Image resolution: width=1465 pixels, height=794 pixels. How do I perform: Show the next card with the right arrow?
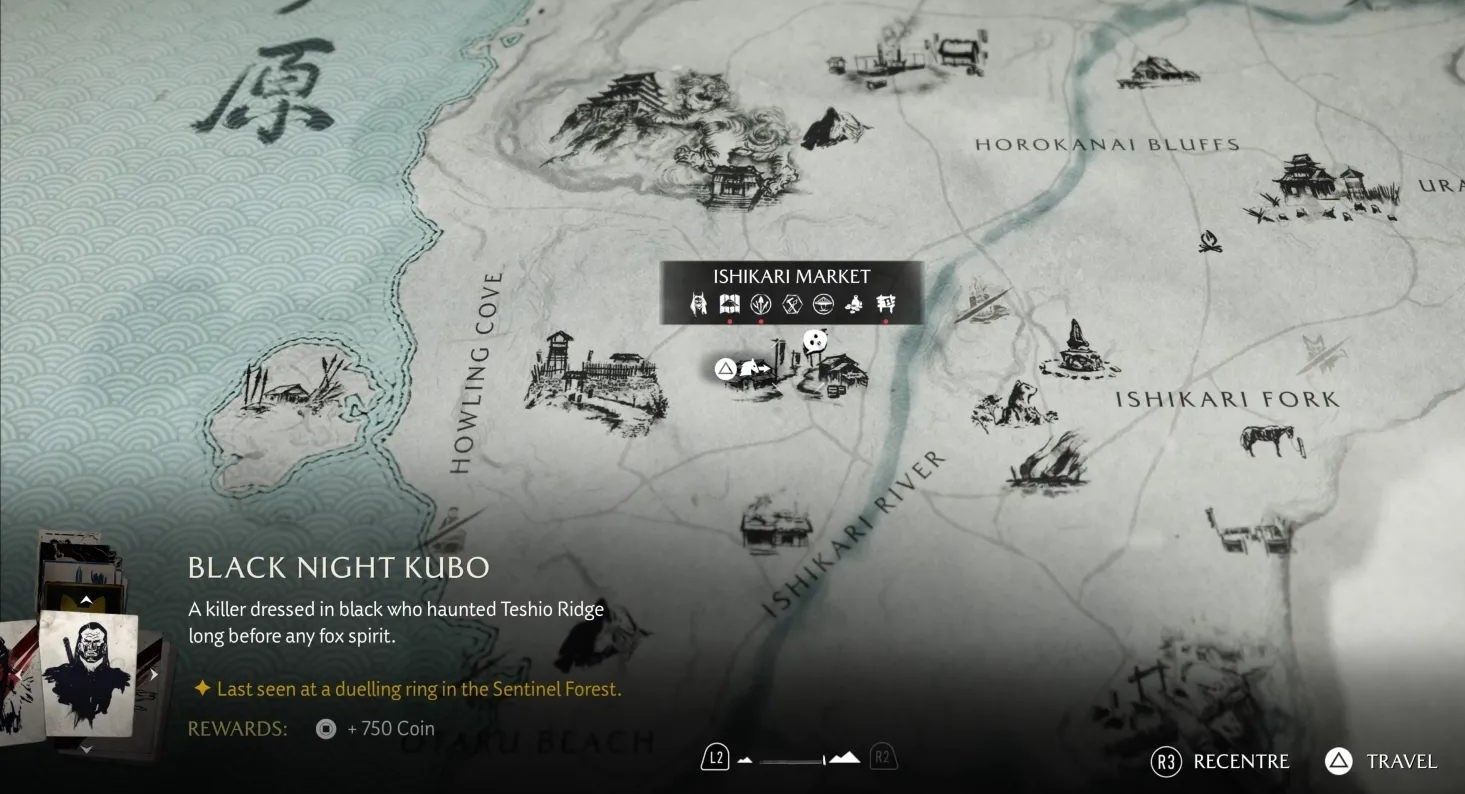[154, 675]
